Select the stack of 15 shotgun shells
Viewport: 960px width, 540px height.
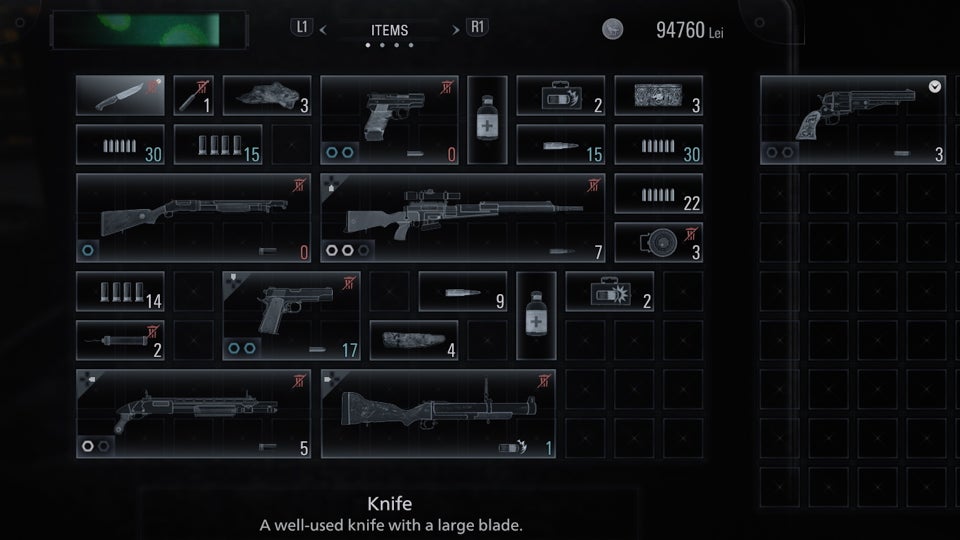coord(218,145)
